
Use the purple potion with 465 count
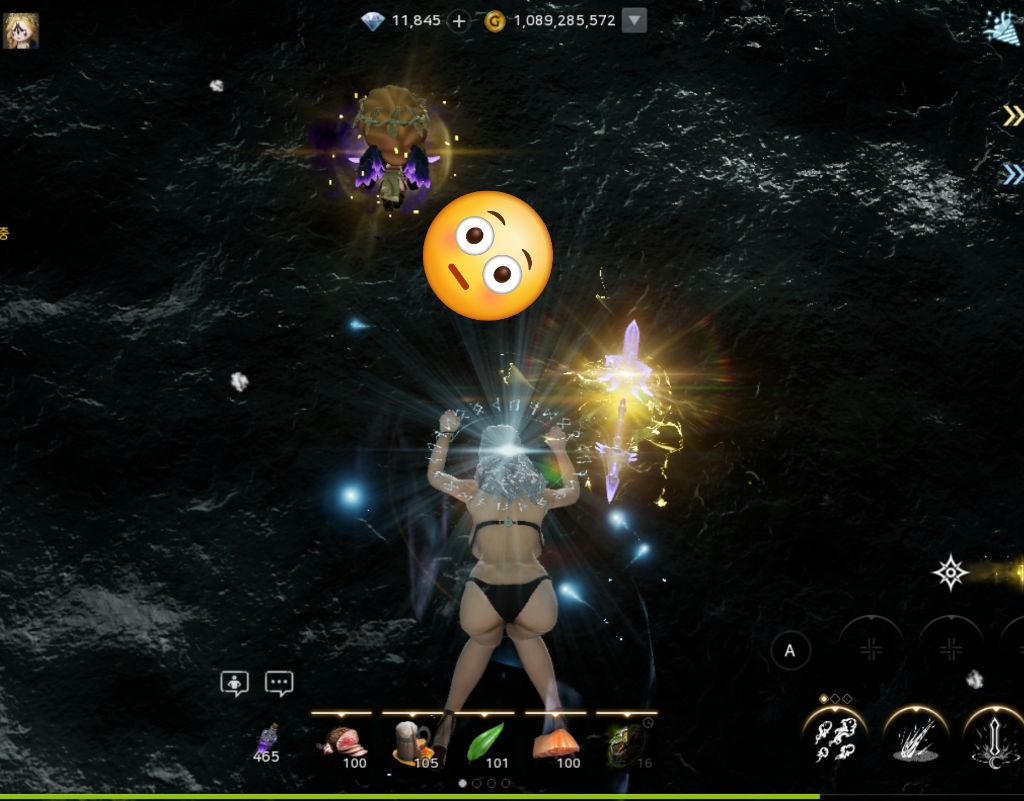click(x=266, y=743)
